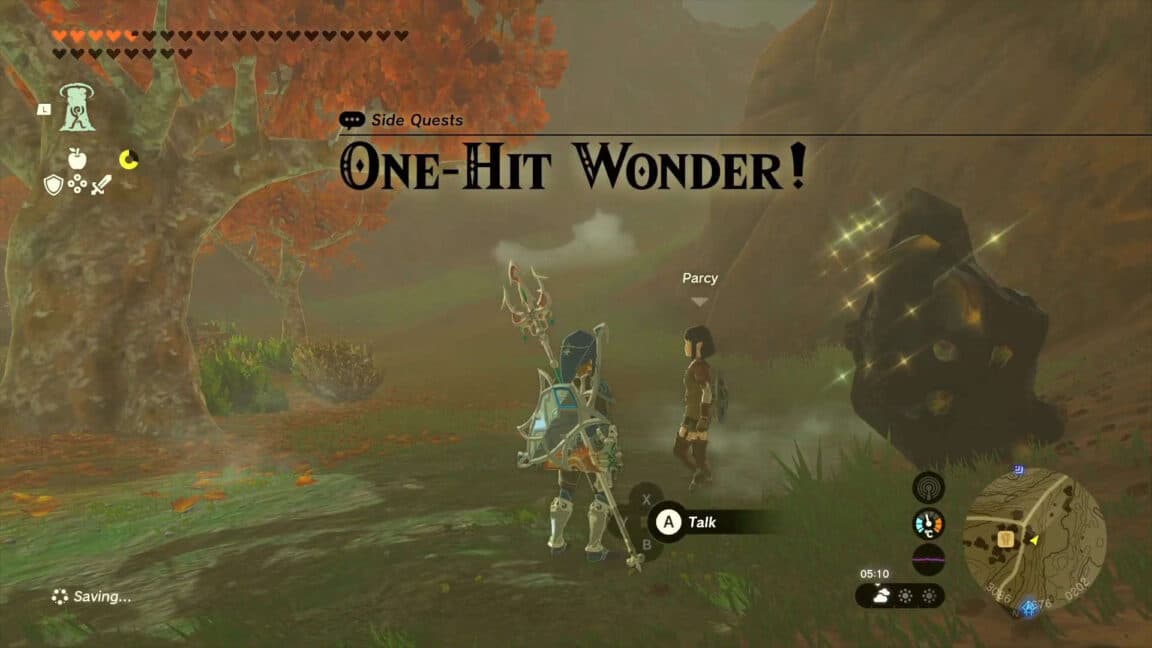This screenshot has width=1152, height=648.
Task: Select the tan stable marker on minimap
Action: (1008, 540)
